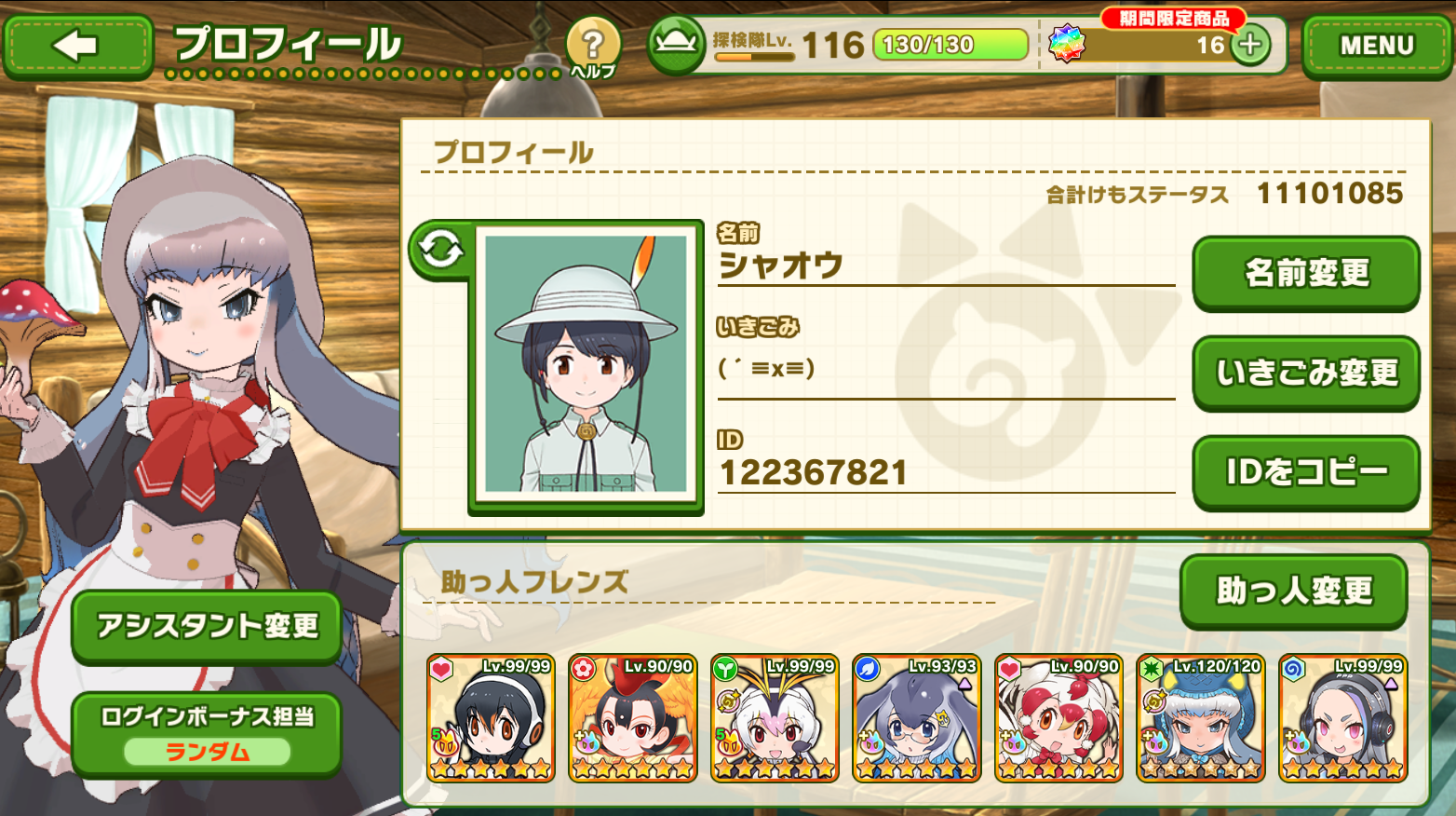This screenshot has width=1456, height=816.
Task: Pick the Lv.93/93 helper friend card
Action: pyautogui.click(x=917, y=717)
